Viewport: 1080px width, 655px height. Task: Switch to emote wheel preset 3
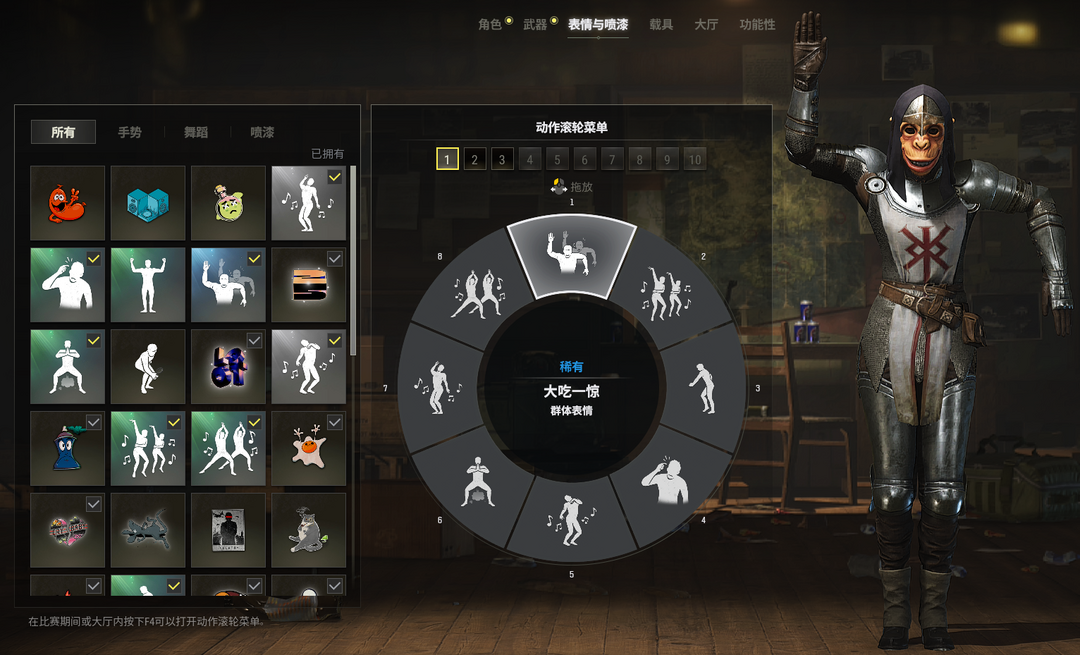(x=502, y=158)
